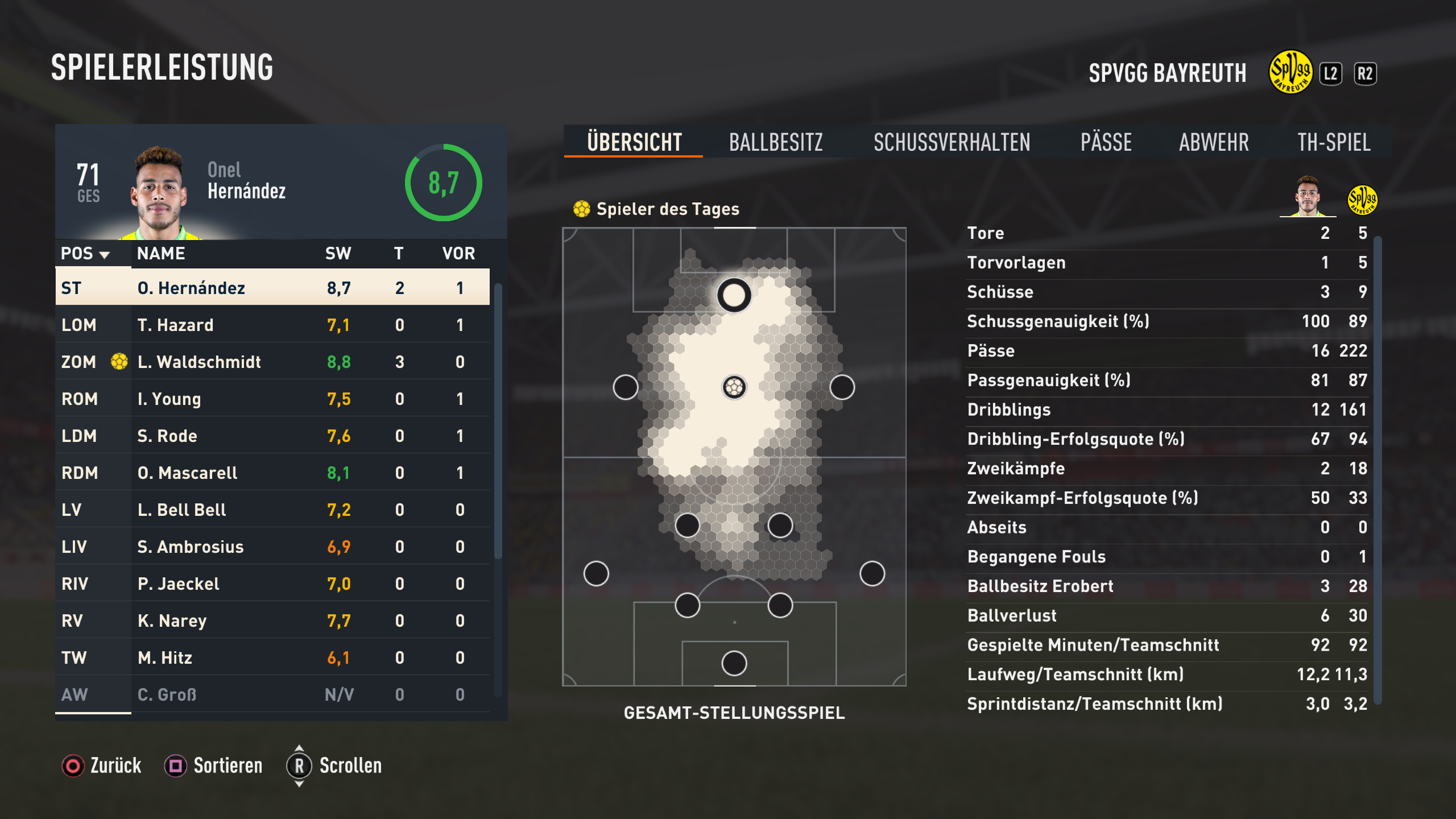The image size is (1456, 819).
Task: Switch to the Ballbesitz tab
Action: pyautogui.click(x=776, y=142)
